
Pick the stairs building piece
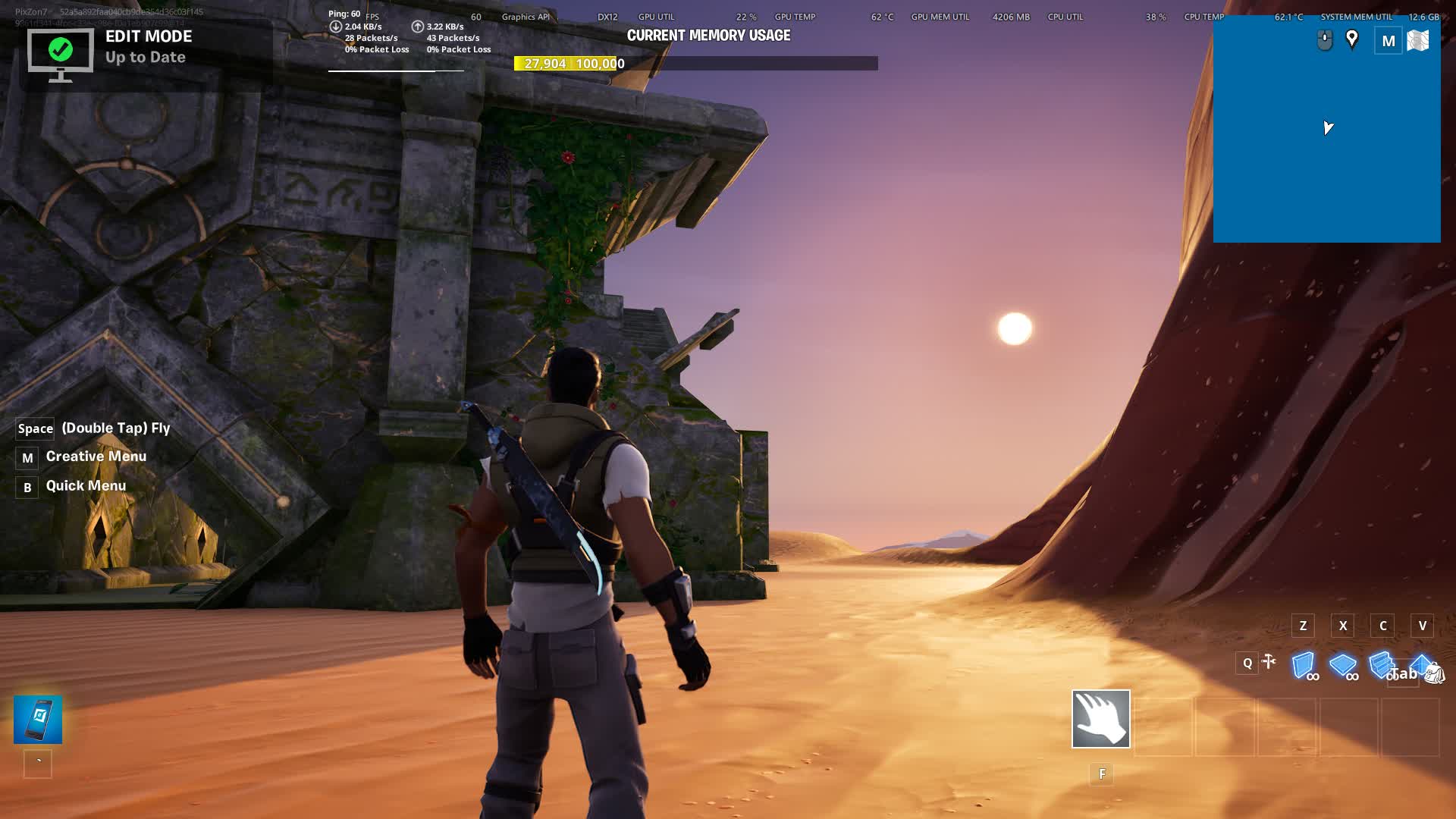pos(1381,665)
